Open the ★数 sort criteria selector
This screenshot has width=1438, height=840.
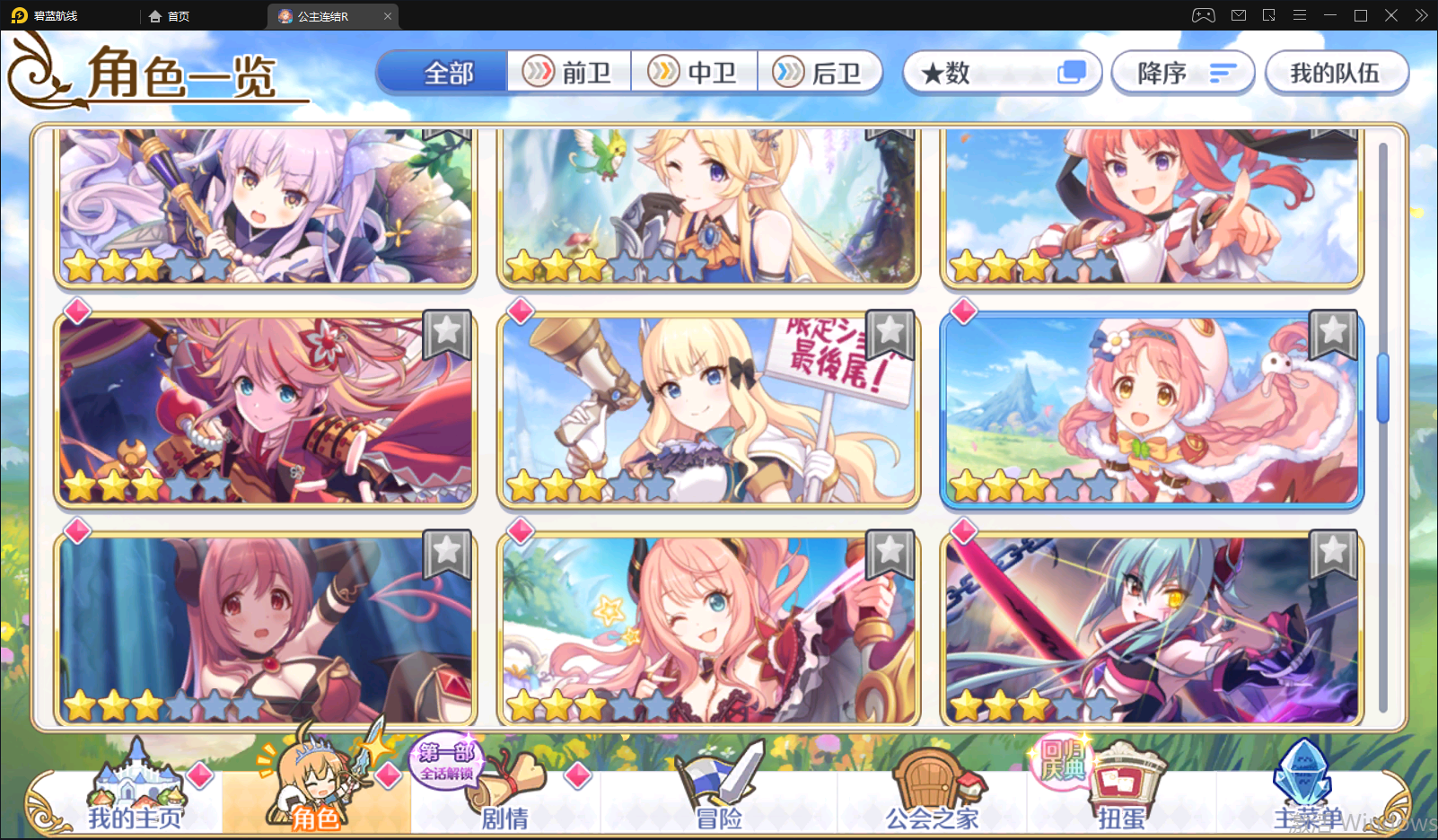pyautogui.click(x=1002, y=73)
